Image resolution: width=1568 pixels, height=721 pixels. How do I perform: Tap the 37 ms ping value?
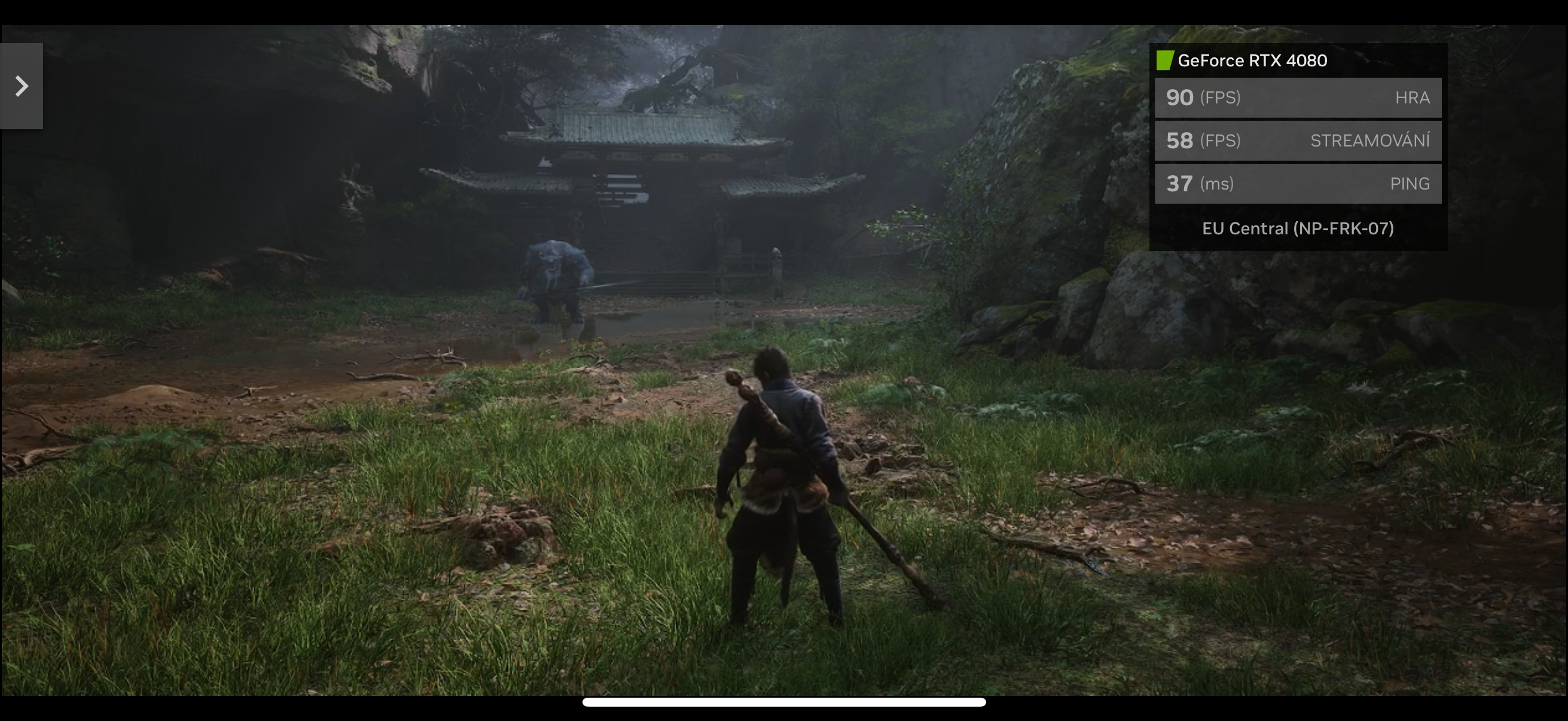point(1179,183)
